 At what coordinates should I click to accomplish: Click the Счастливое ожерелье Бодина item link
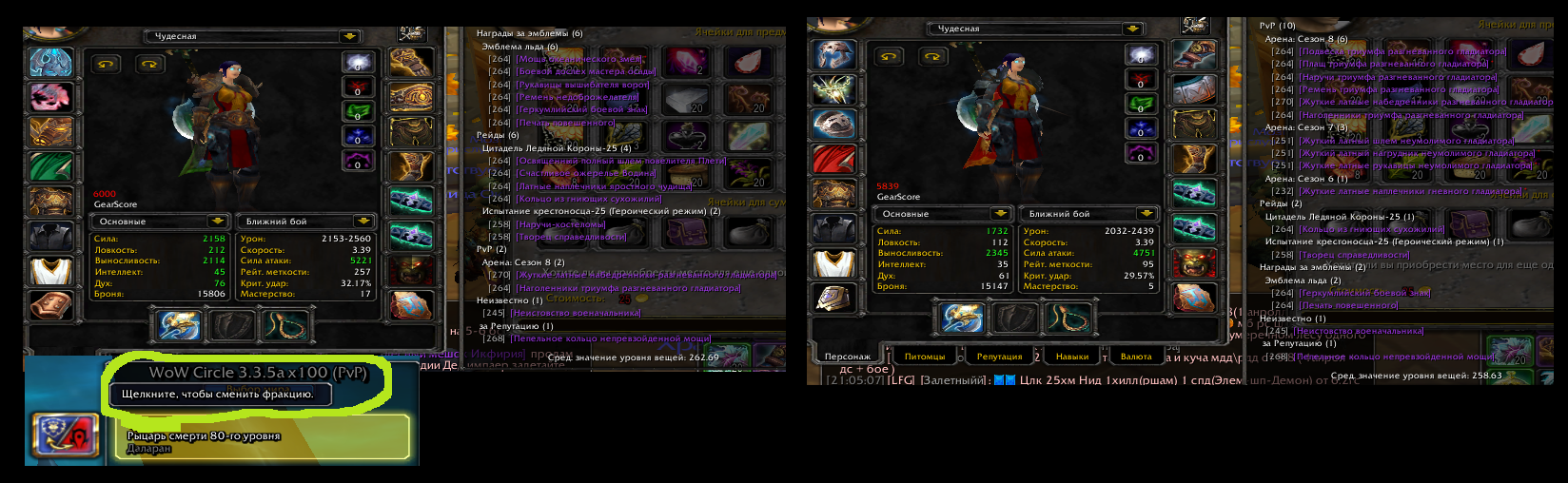click(587, 173)
